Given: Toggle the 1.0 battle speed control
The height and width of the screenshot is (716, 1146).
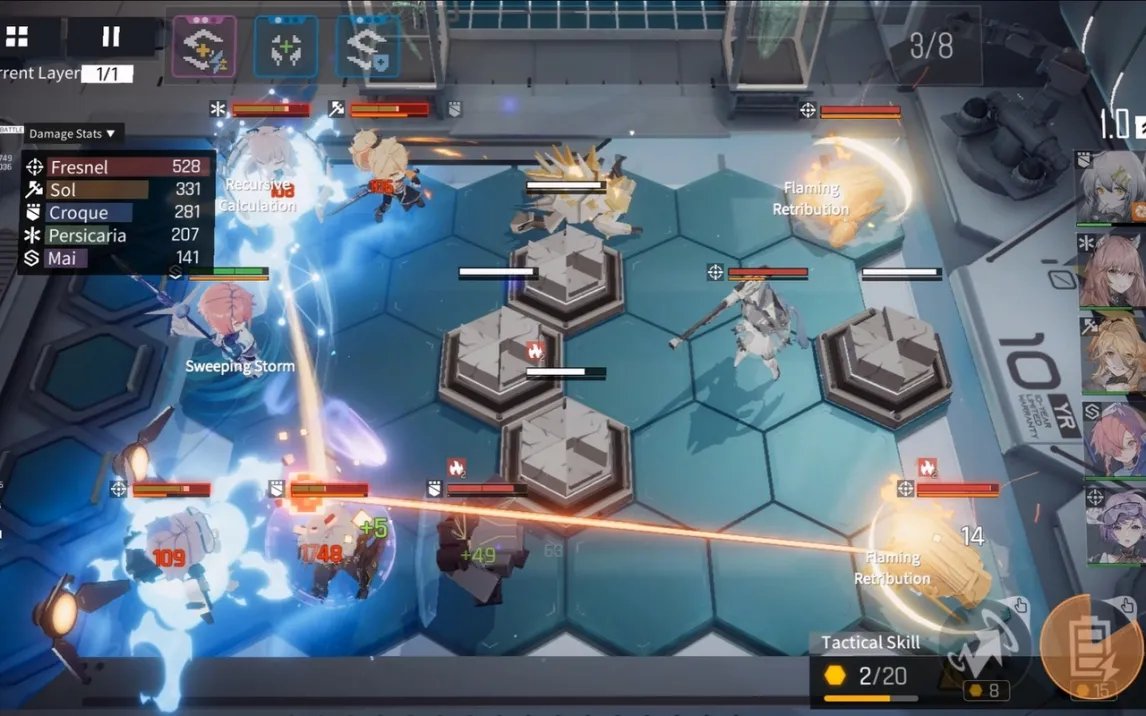Looking at the screenshot, I should (1120, 125).
